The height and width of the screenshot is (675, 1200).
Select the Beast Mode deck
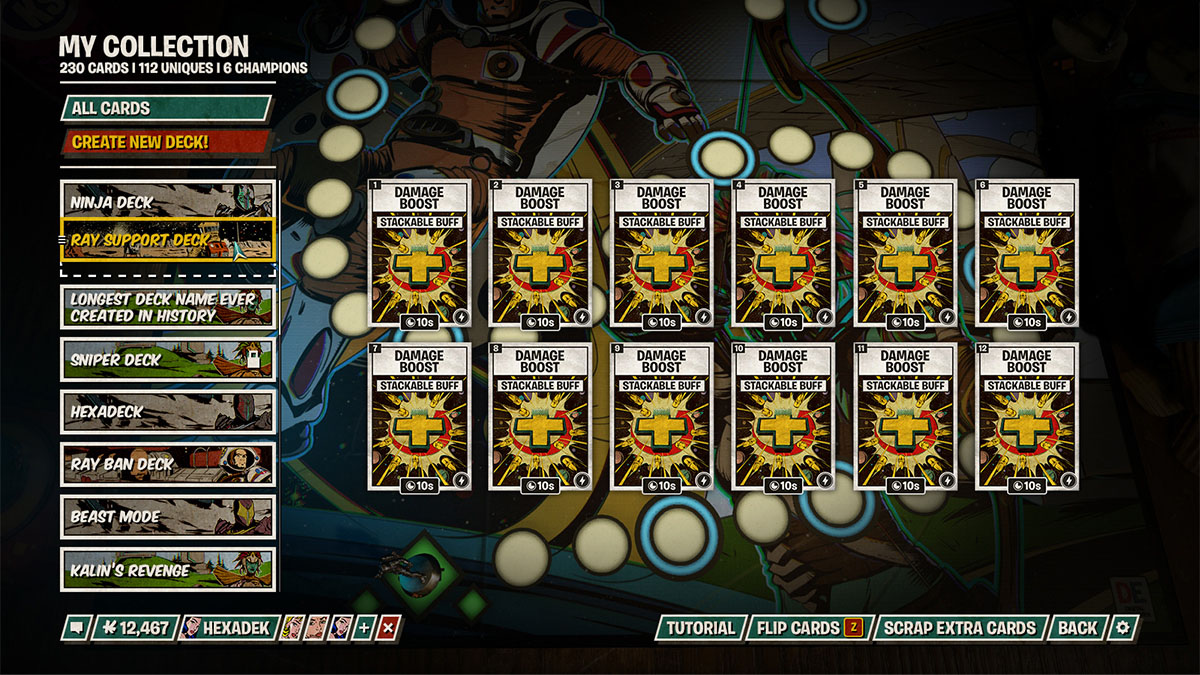(x=167, y=517)
